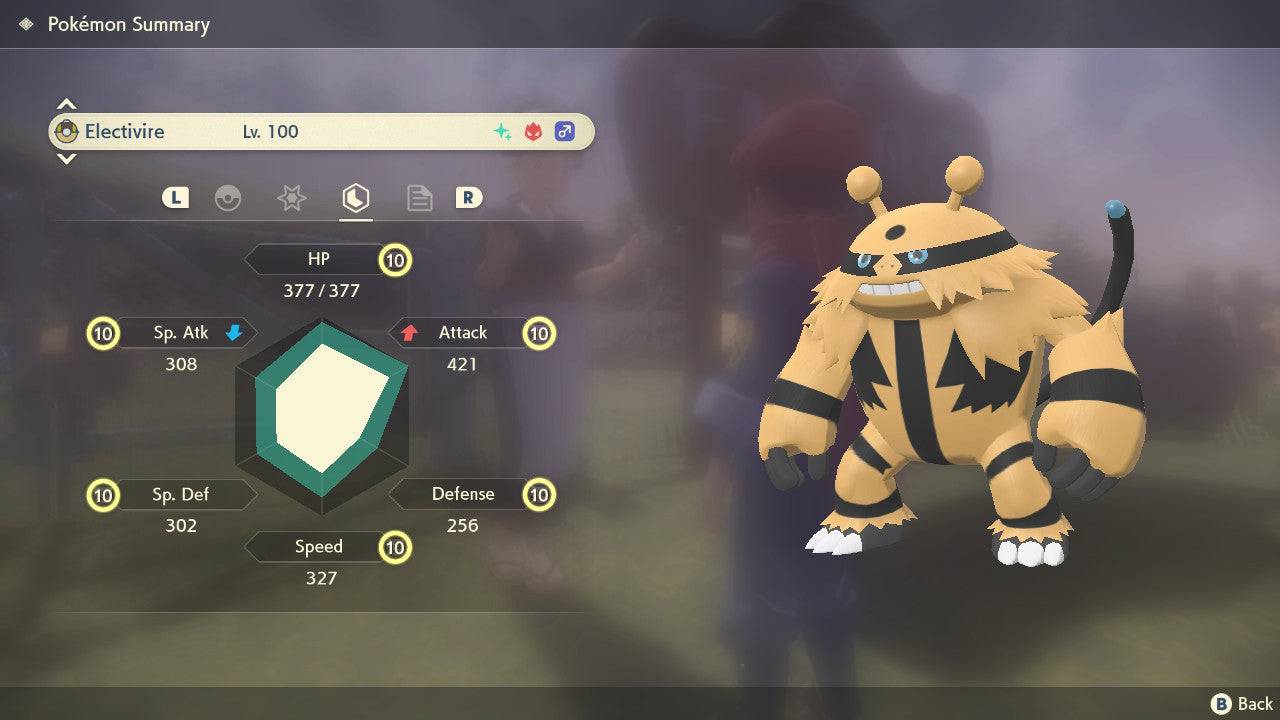1280x720 pixels.
Task: Click the up arrow above the Pokémon name
Action: click(66, 102)
